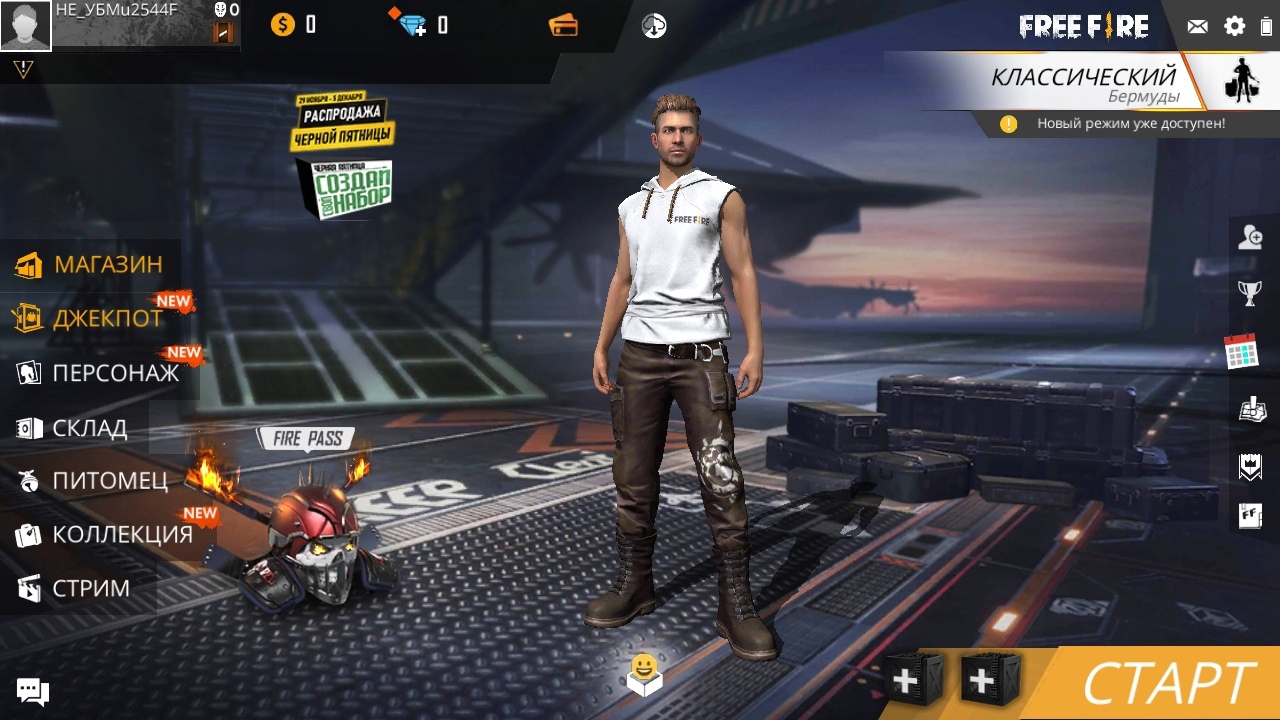The height and width of the screenshot is (720, 1280).
Task: Start the match with the Старт button
Action: [1168, 684]
